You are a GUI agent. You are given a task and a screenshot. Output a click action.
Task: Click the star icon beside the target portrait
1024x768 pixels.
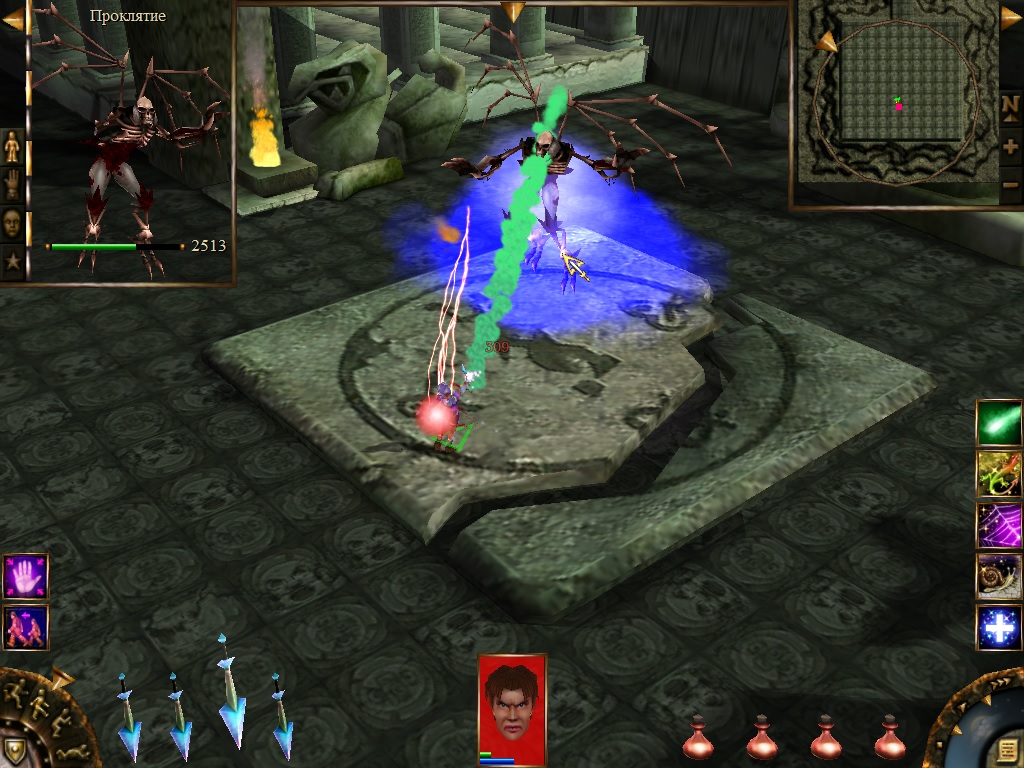[12, 262]
